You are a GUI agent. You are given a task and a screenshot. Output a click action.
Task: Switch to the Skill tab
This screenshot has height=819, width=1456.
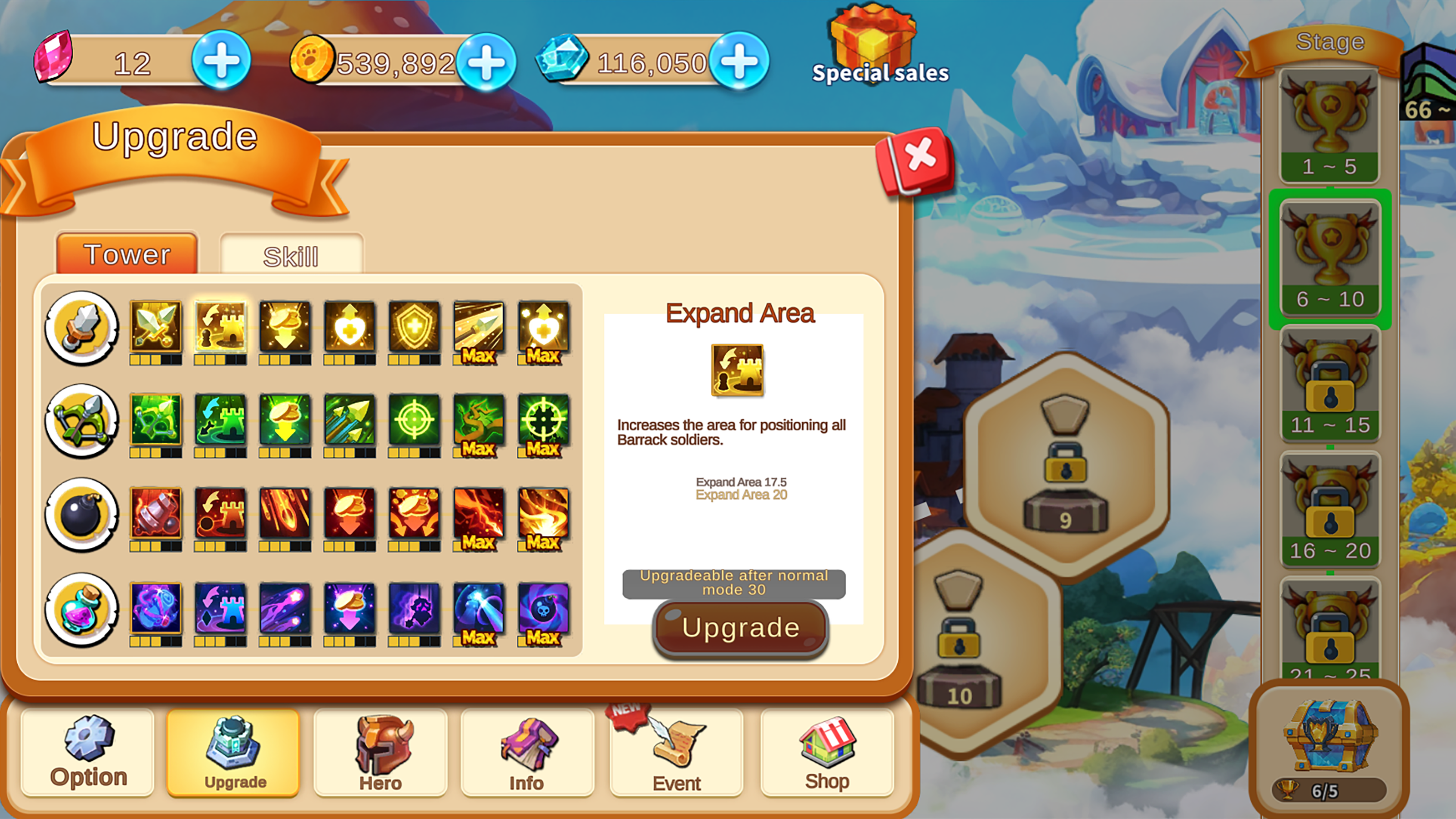tap(292, 254)
